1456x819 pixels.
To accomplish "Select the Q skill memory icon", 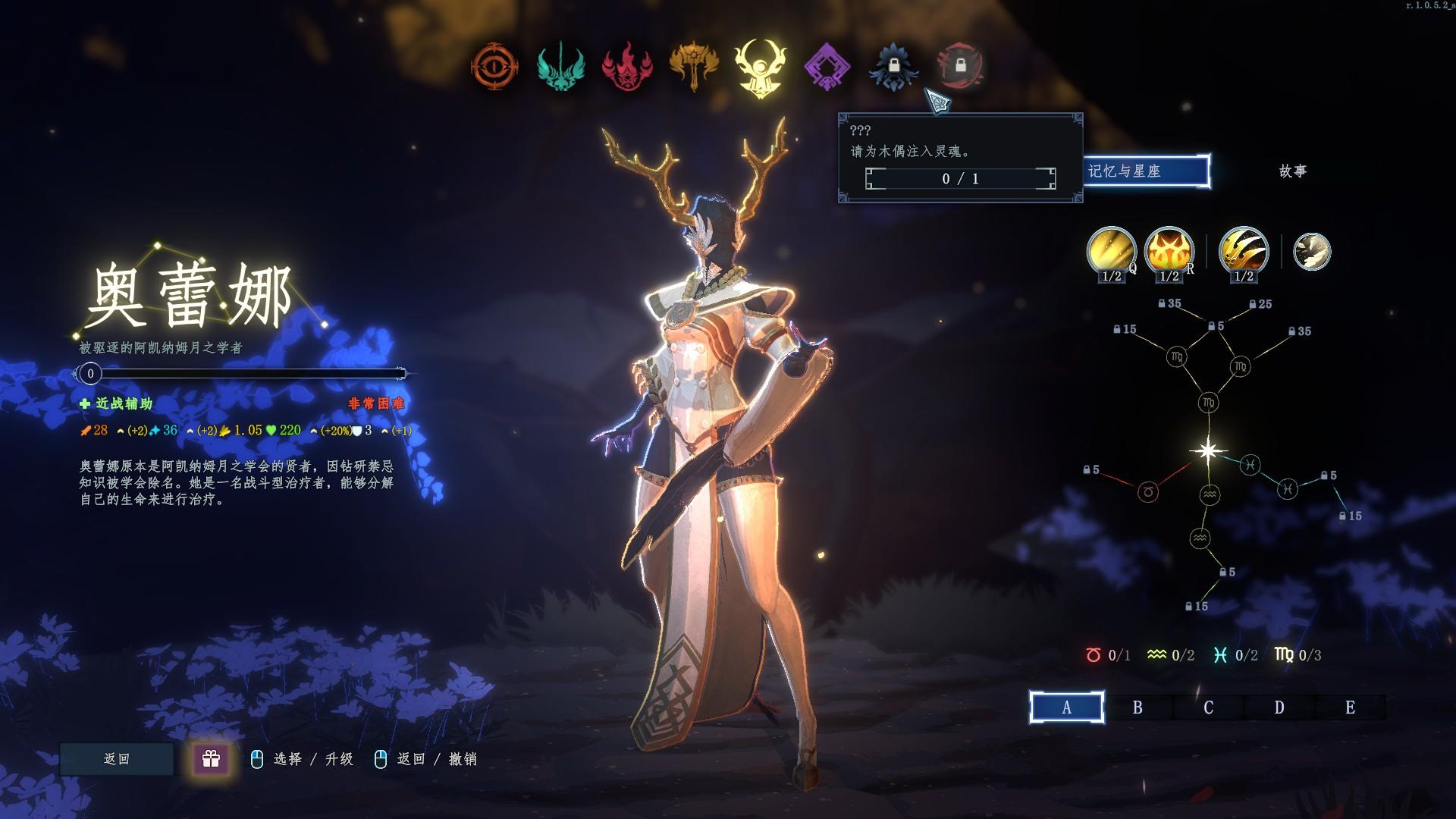I will pyautogui.click(x=1111, y=251).
